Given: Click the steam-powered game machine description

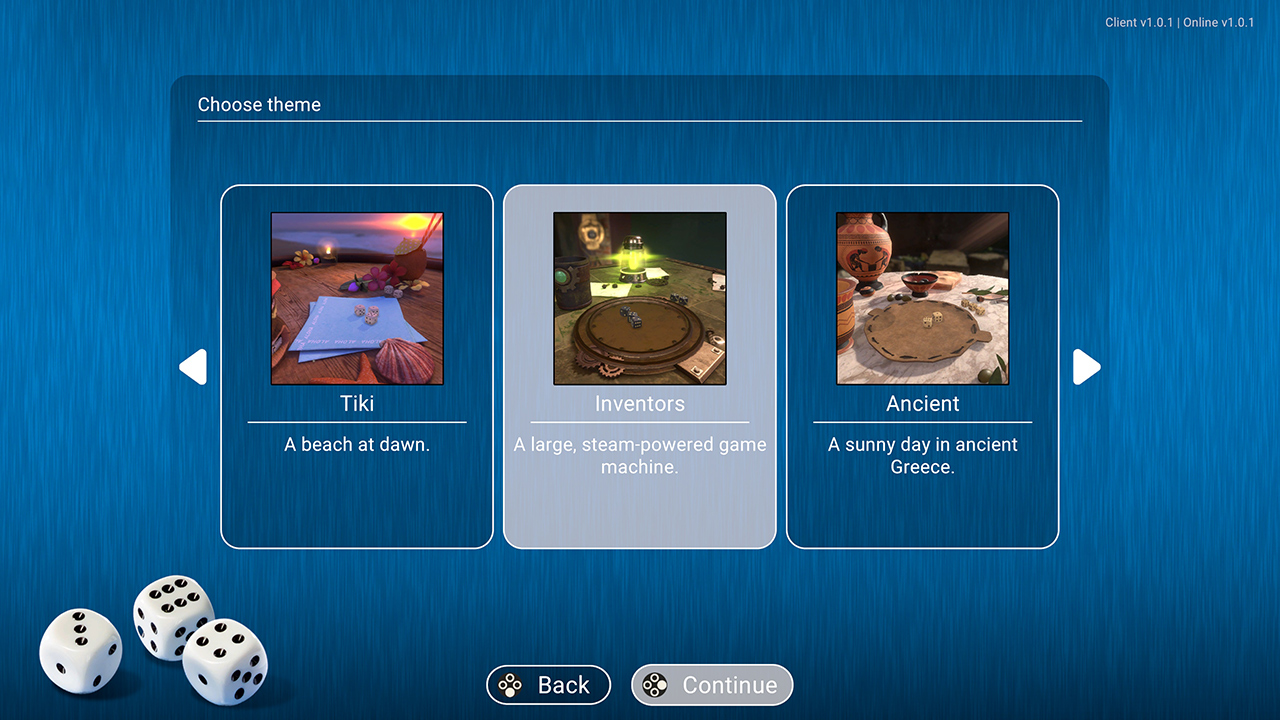Looking at the screenshot, I should click(639, 455).
